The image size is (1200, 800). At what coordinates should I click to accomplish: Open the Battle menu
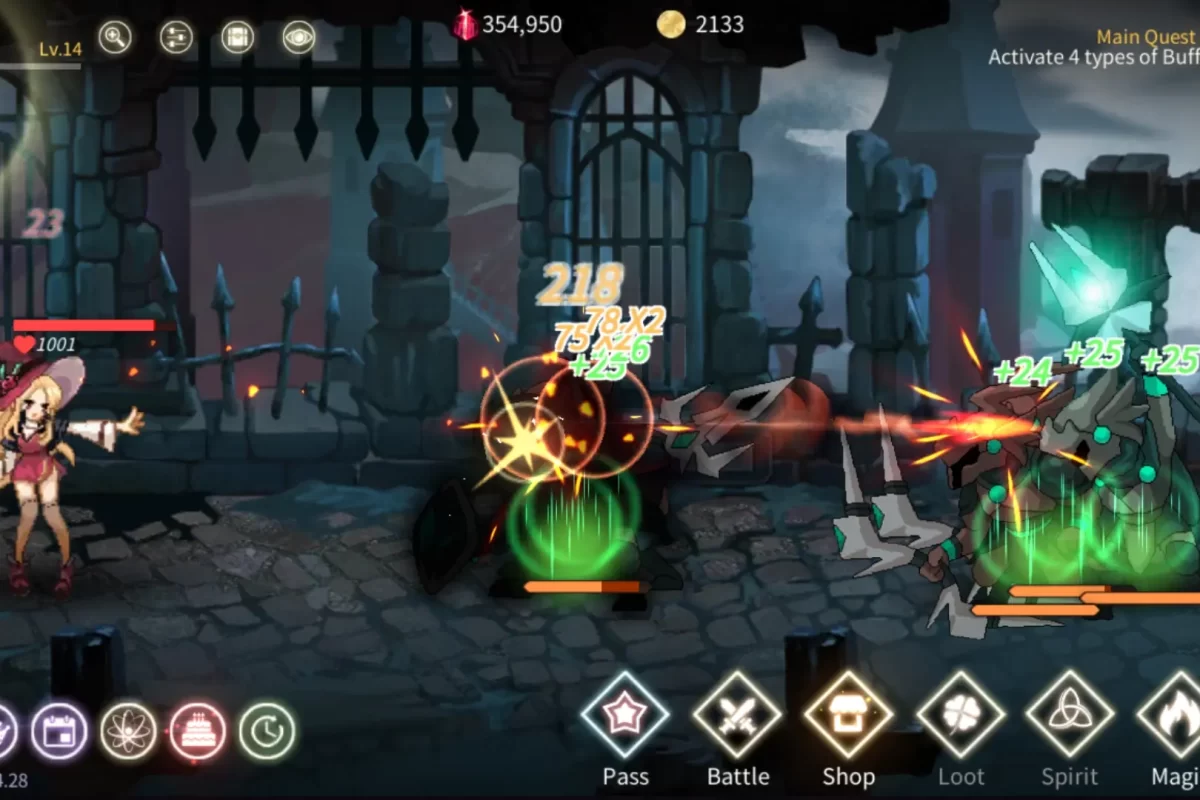tap(738, 715)
